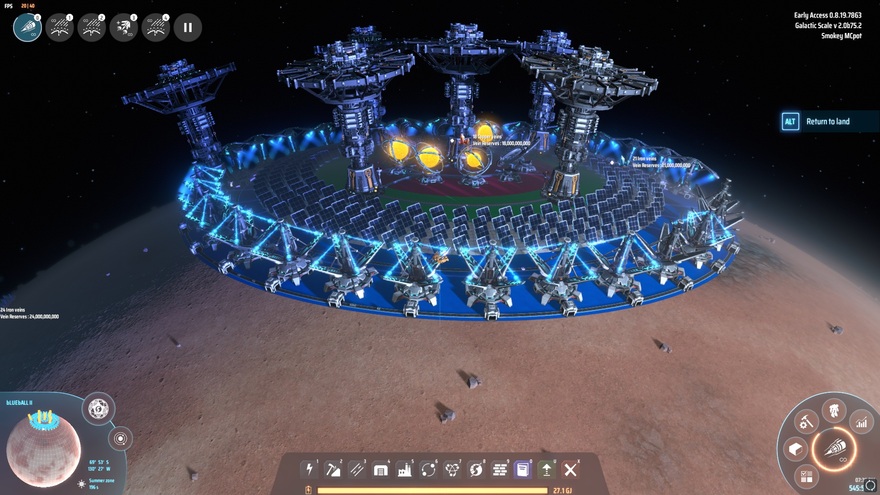Open the hexagon research build category

453,469
